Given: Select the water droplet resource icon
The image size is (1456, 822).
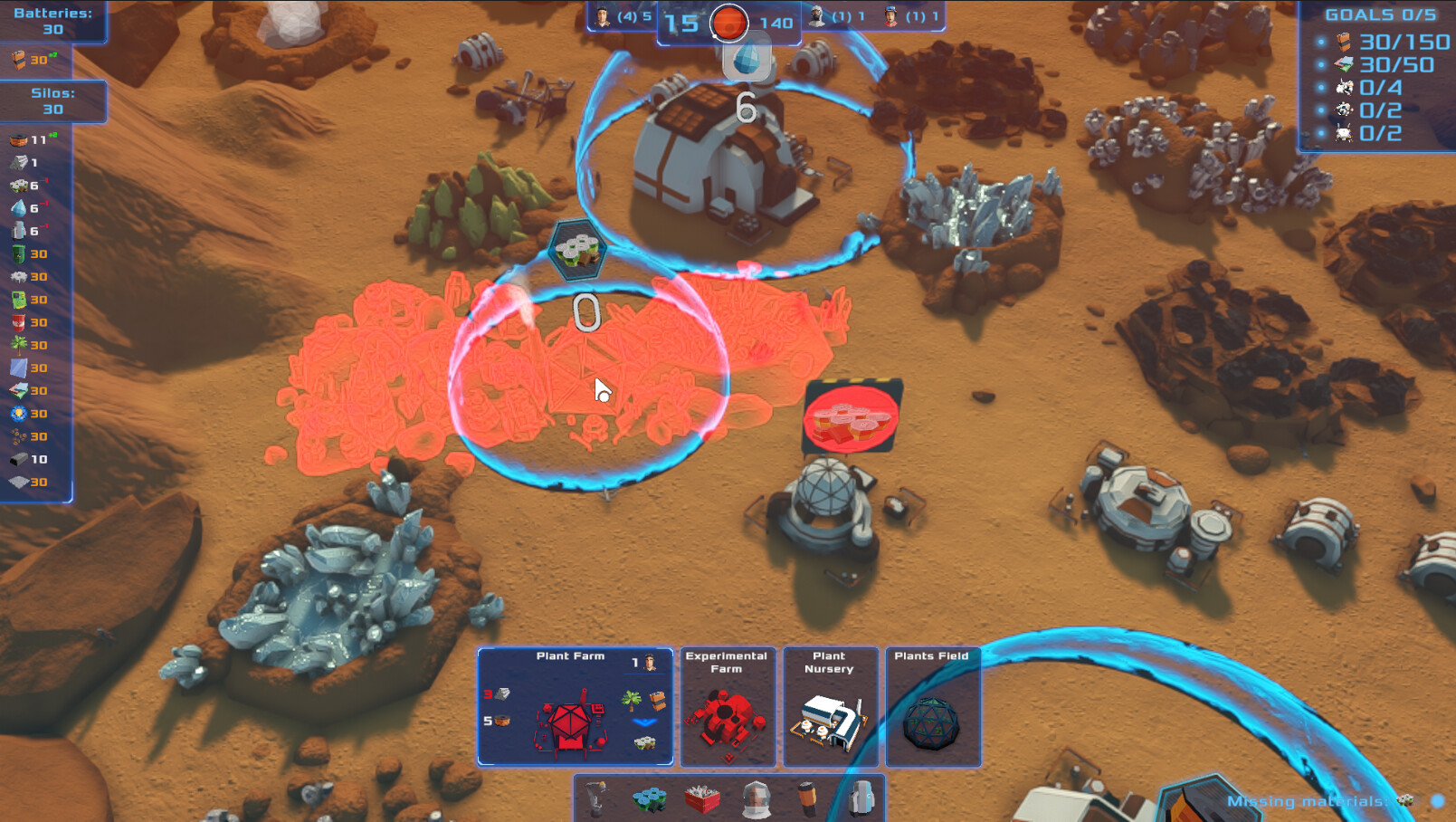Looking at the screenshot, I should coord(16,208).
